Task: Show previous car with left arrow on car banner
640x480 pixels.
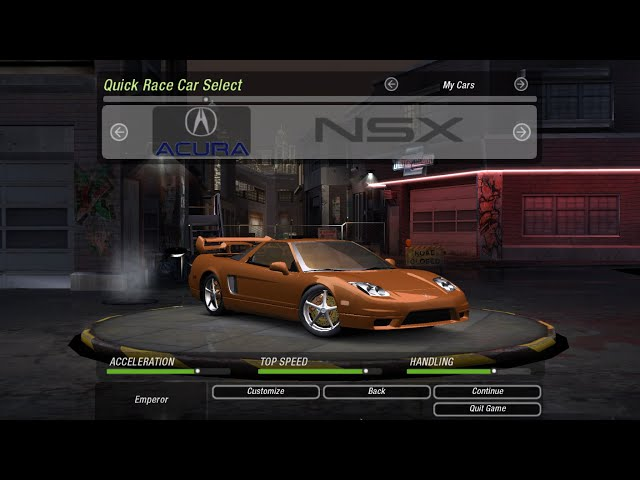Action: (119, 132)
